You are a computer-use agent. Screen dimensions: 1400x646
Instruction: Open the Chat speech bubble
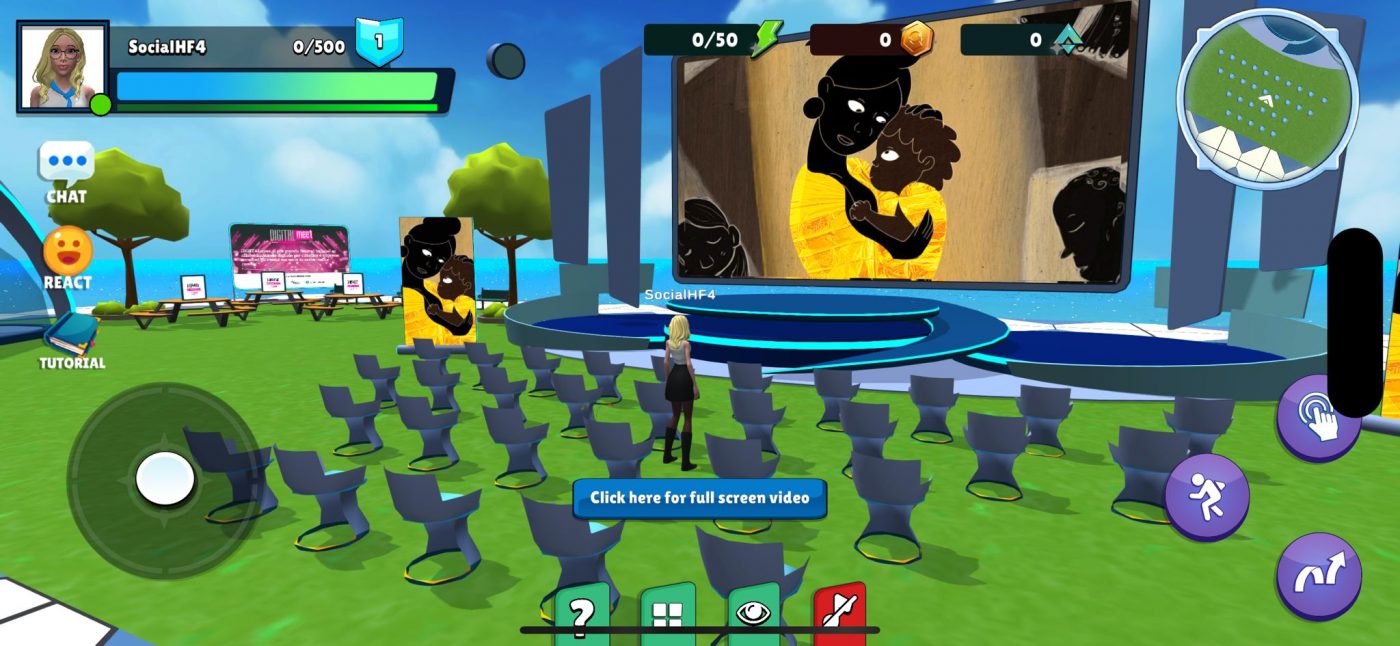(66, 163)
